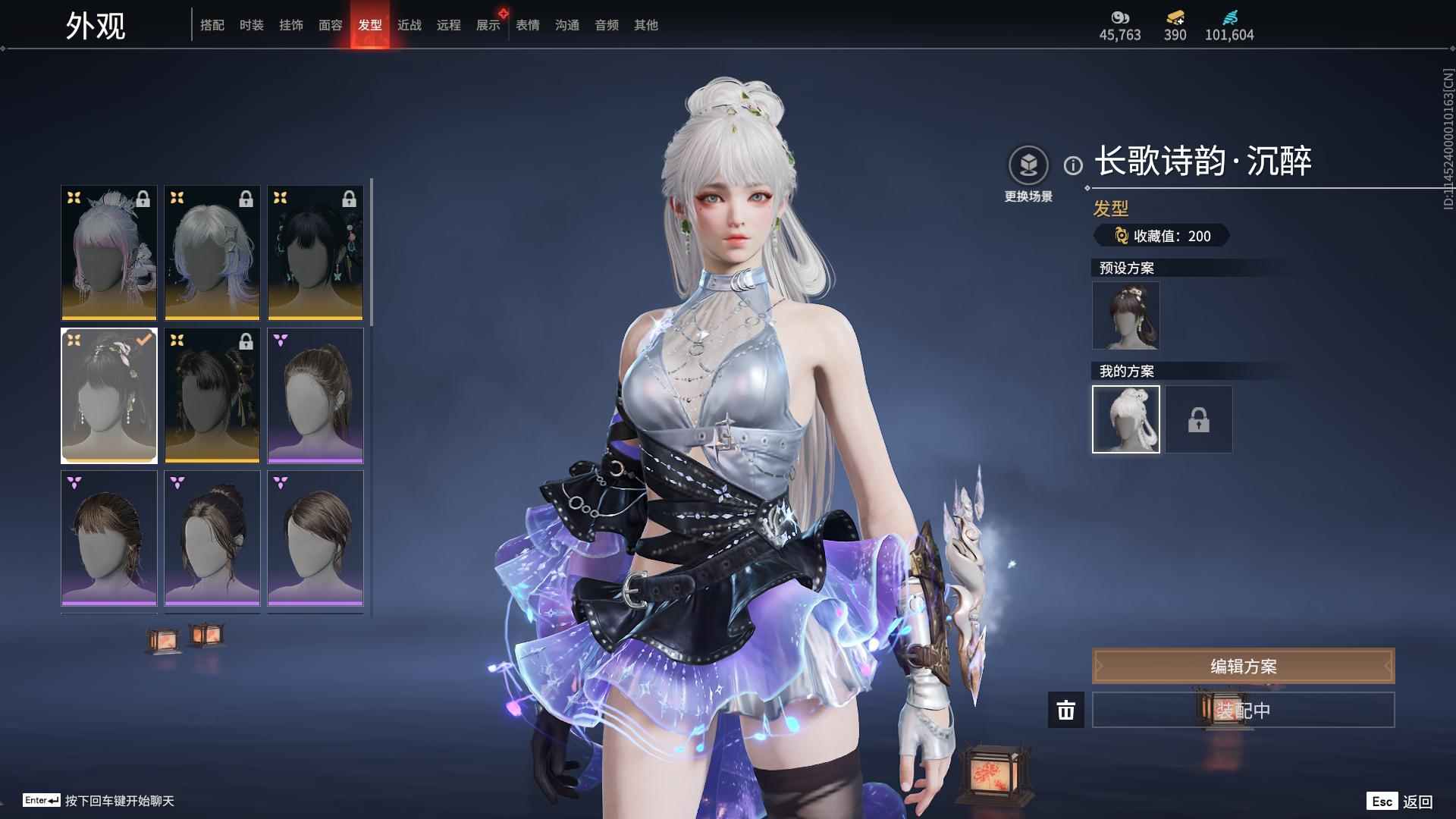This screenshot has height=819, width=1456.
Task: Select the white-haired custom scheme thumbnail
Action: point(1125,419)
